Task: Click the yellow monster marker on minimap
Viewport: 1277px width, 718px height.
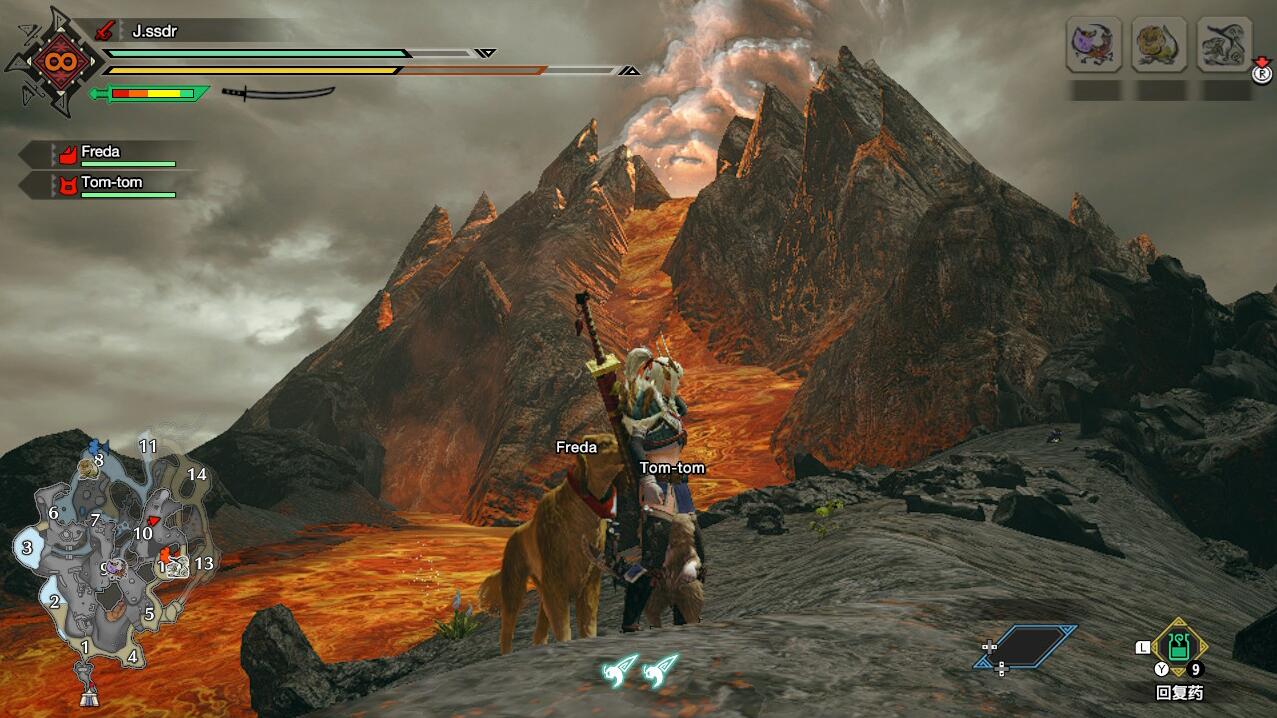Action: tap(89, 467)
